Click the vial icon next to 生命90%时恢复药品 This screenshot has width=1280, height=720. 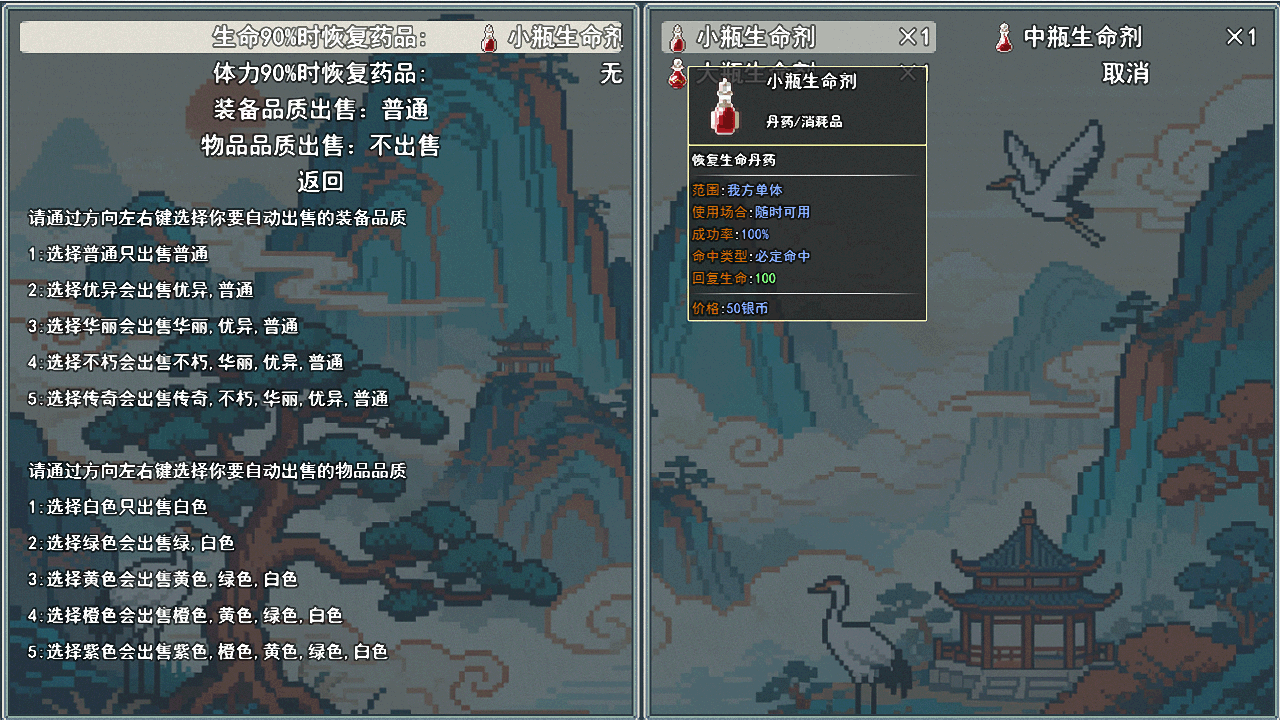click(489, 36)
